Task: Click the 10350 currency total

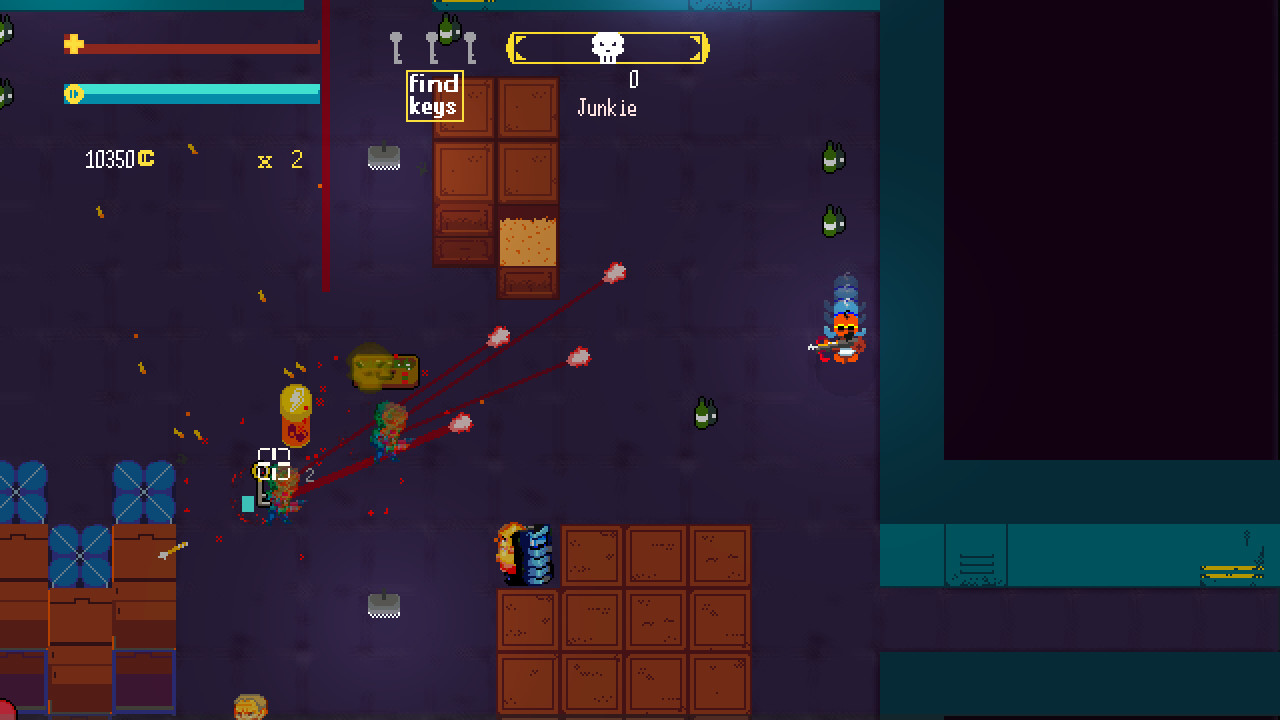Action: pos(110,158)
